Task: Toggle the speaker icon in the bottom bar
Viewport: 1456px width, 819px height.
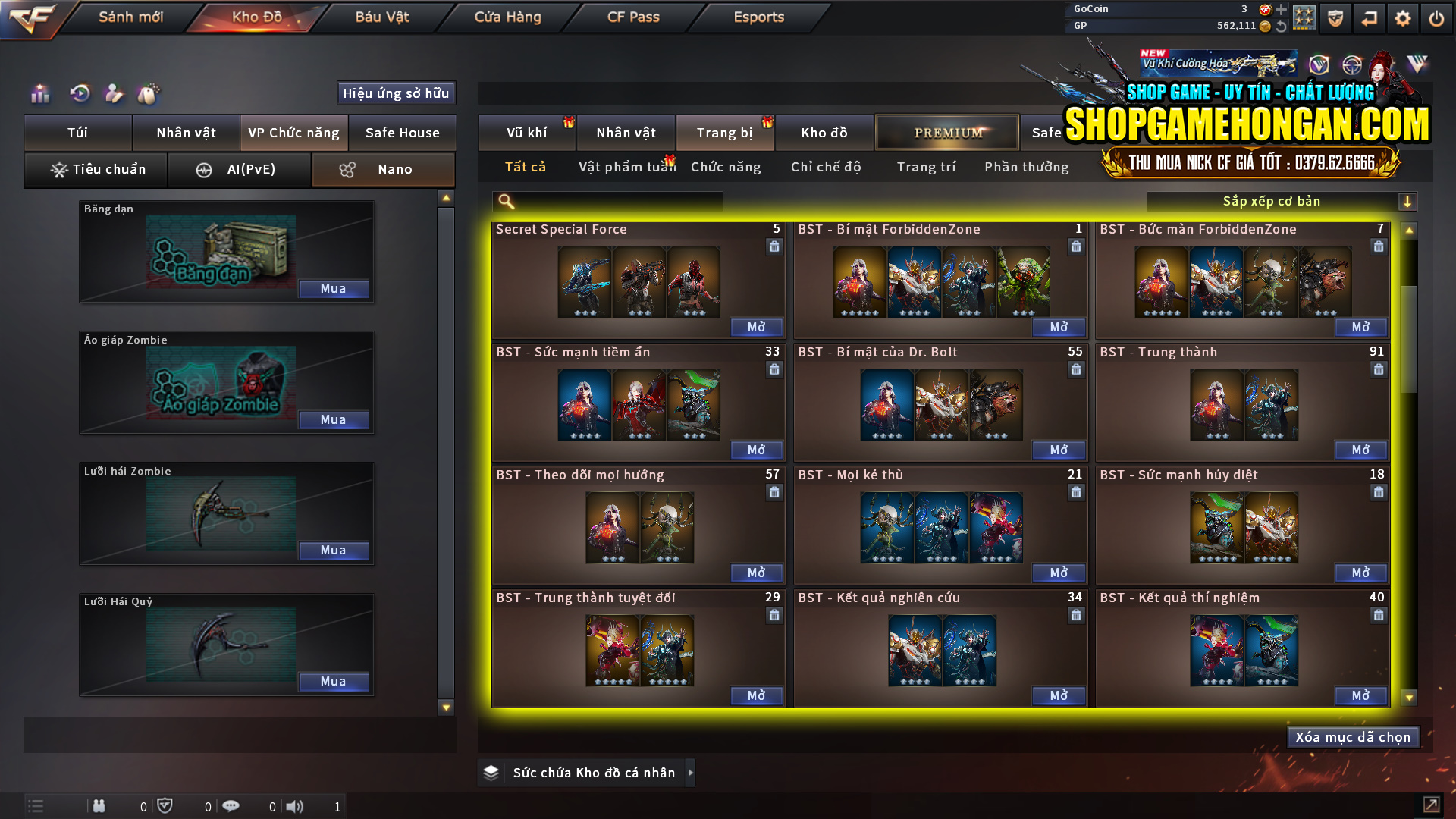Action: 295,806
